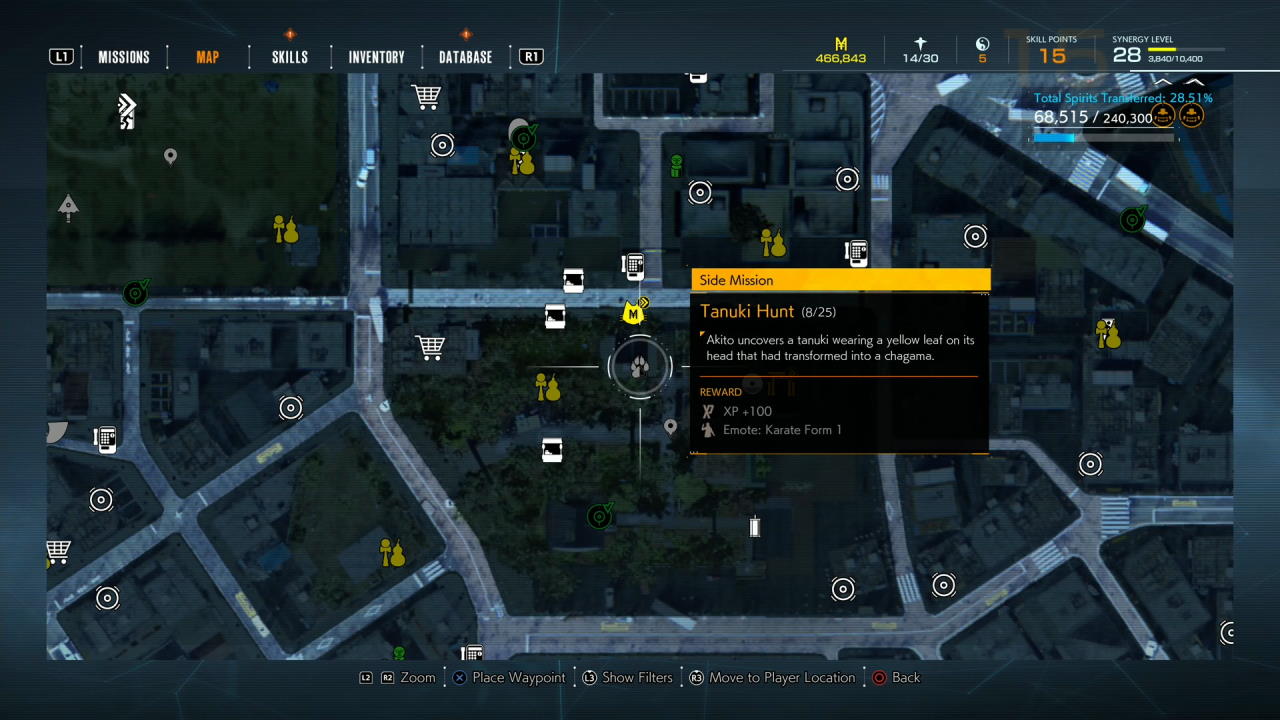This screenshot has height=720, width=1280.
Task: Select the yellow M side mission marker
Action: [x=633, y=312]
